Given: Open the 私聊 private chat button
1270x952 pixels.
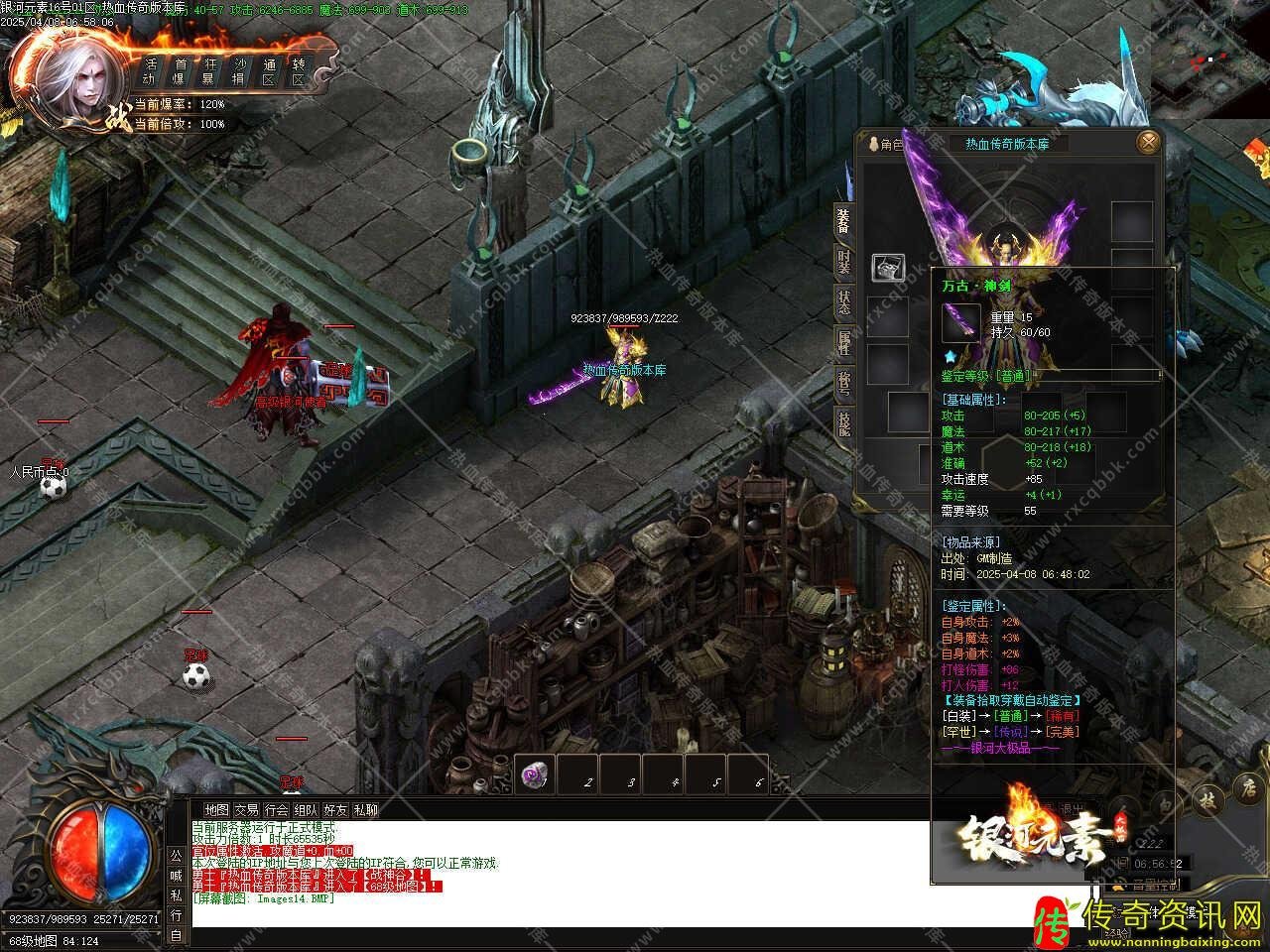Looking at the screenshot, I should 366,810.
